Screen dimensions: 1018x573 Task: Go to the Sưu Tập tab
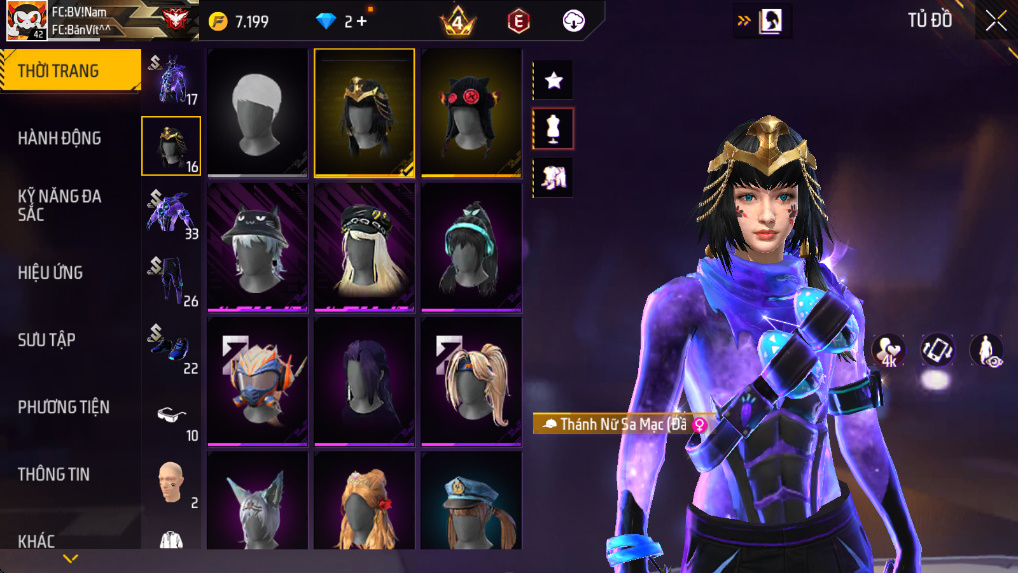47,339
